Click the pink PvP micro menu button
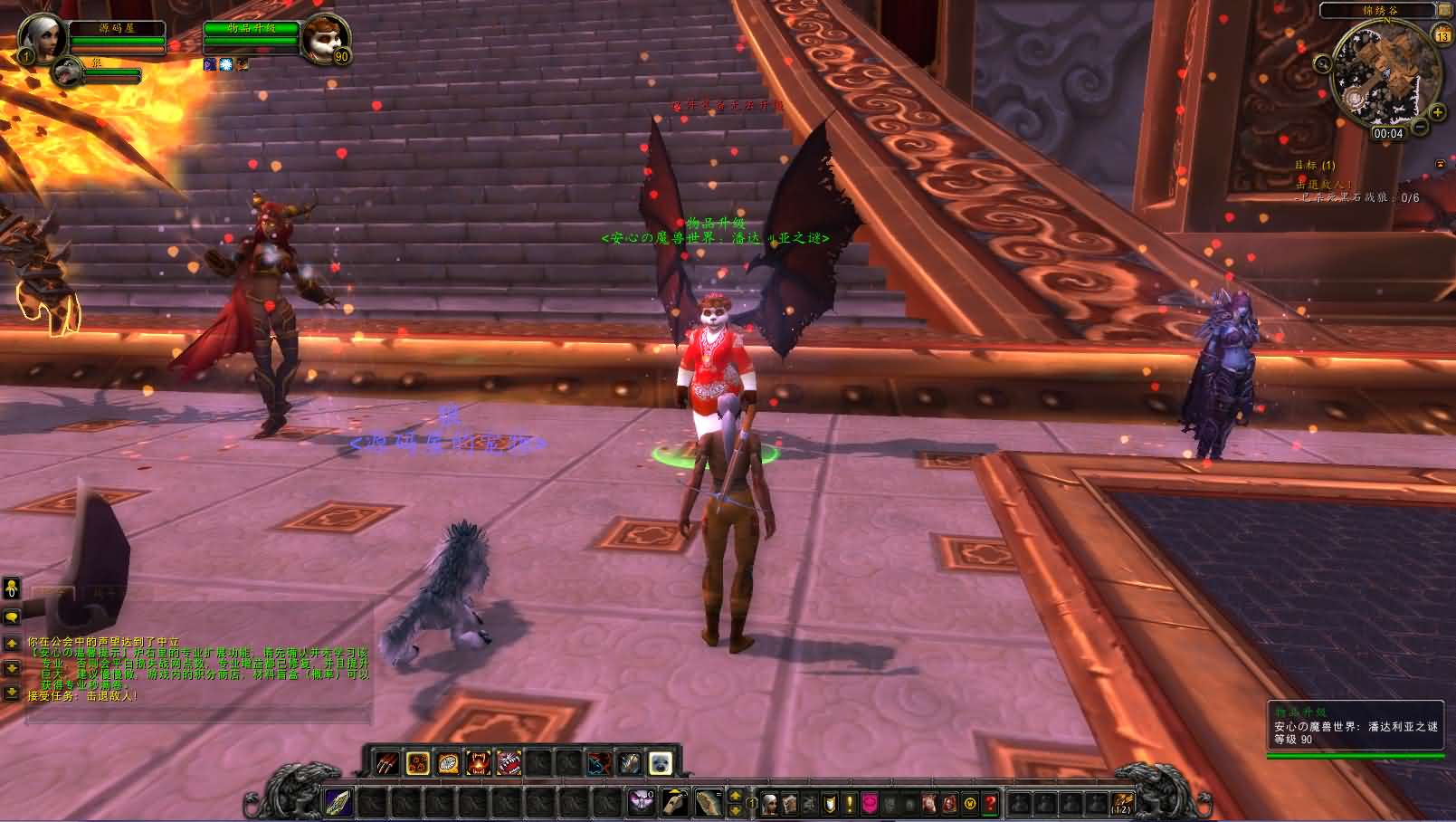Viewport: 1456px width, 822px height. (x=870, y=804)
